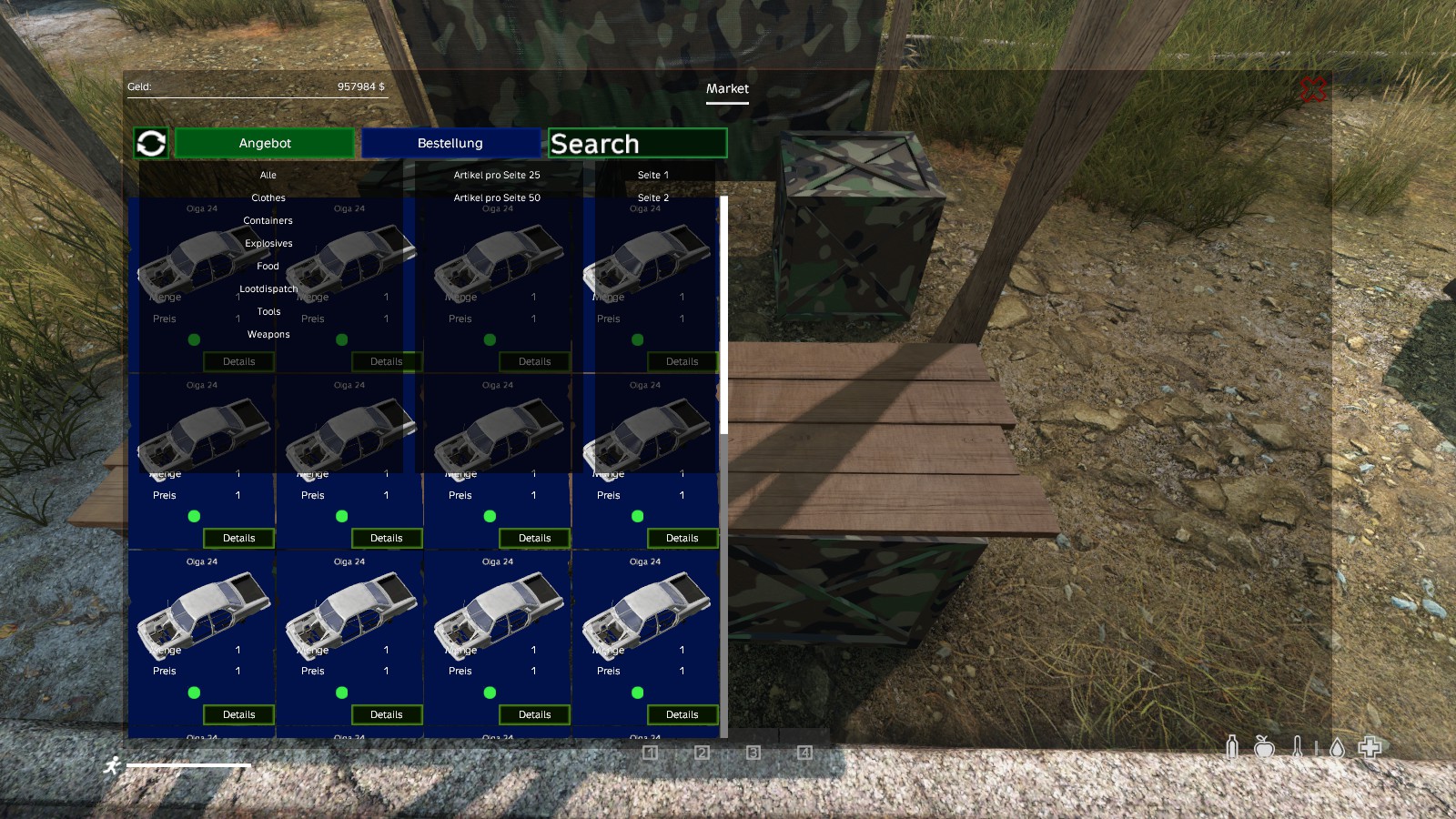Screen dimensions: 1456x819
Task: Select hotbar slot number 1
Action: pos(650,753)
